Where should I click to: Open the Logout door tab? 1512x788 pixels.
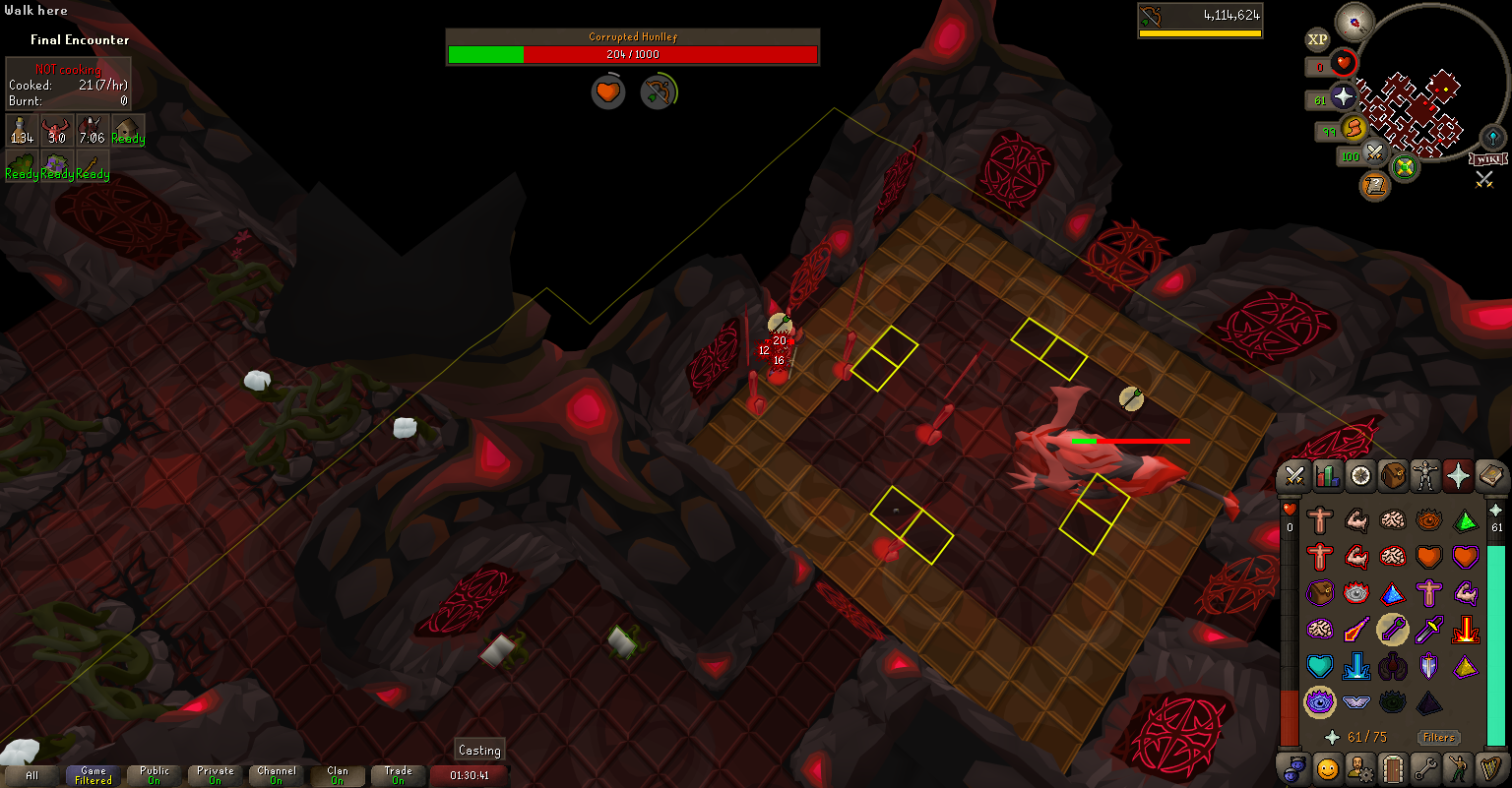[1393, 767]
